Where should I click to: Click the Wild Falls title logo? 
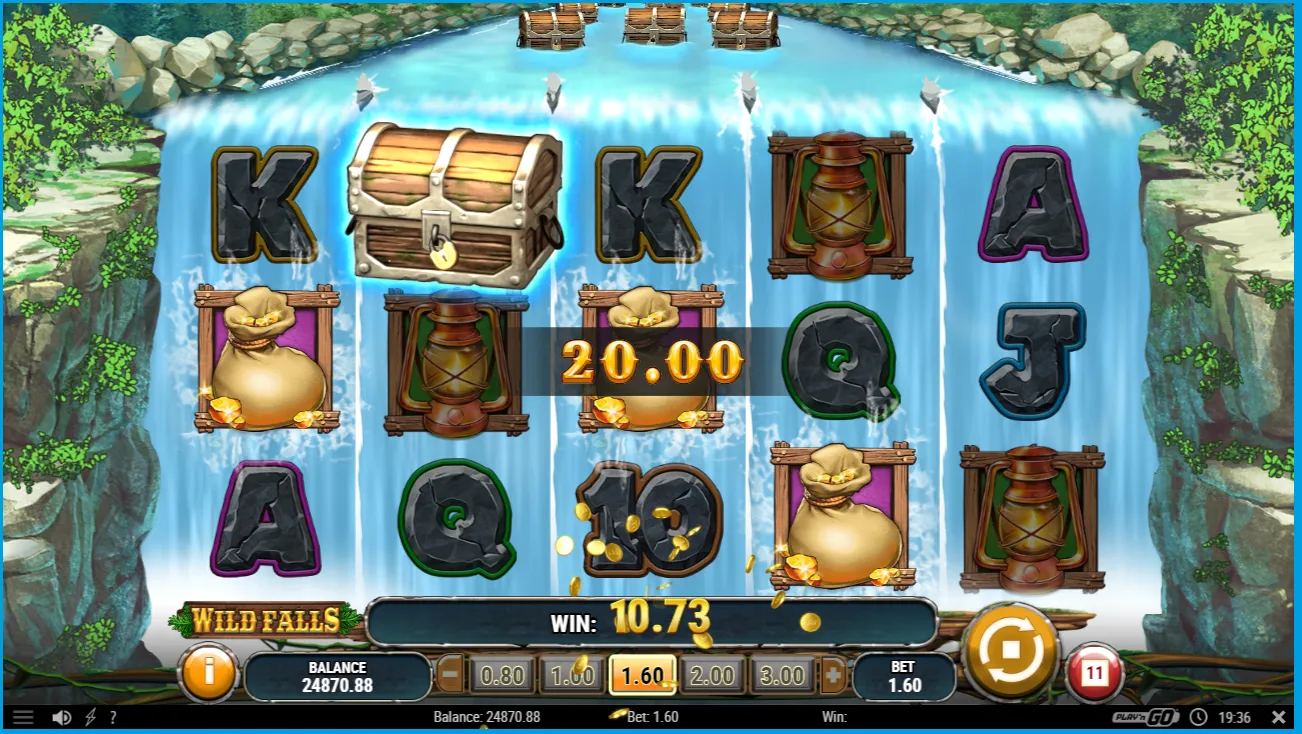[x=264, y=618]
